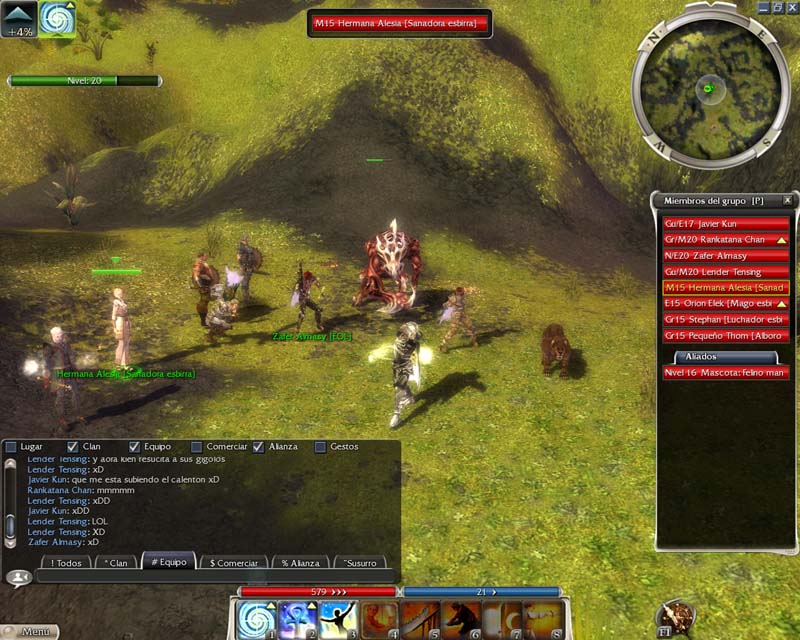This screenshot has width=800, height=640.
Task: Toggle the Lugar chat filter checkbox
Action: coord(10,446)
